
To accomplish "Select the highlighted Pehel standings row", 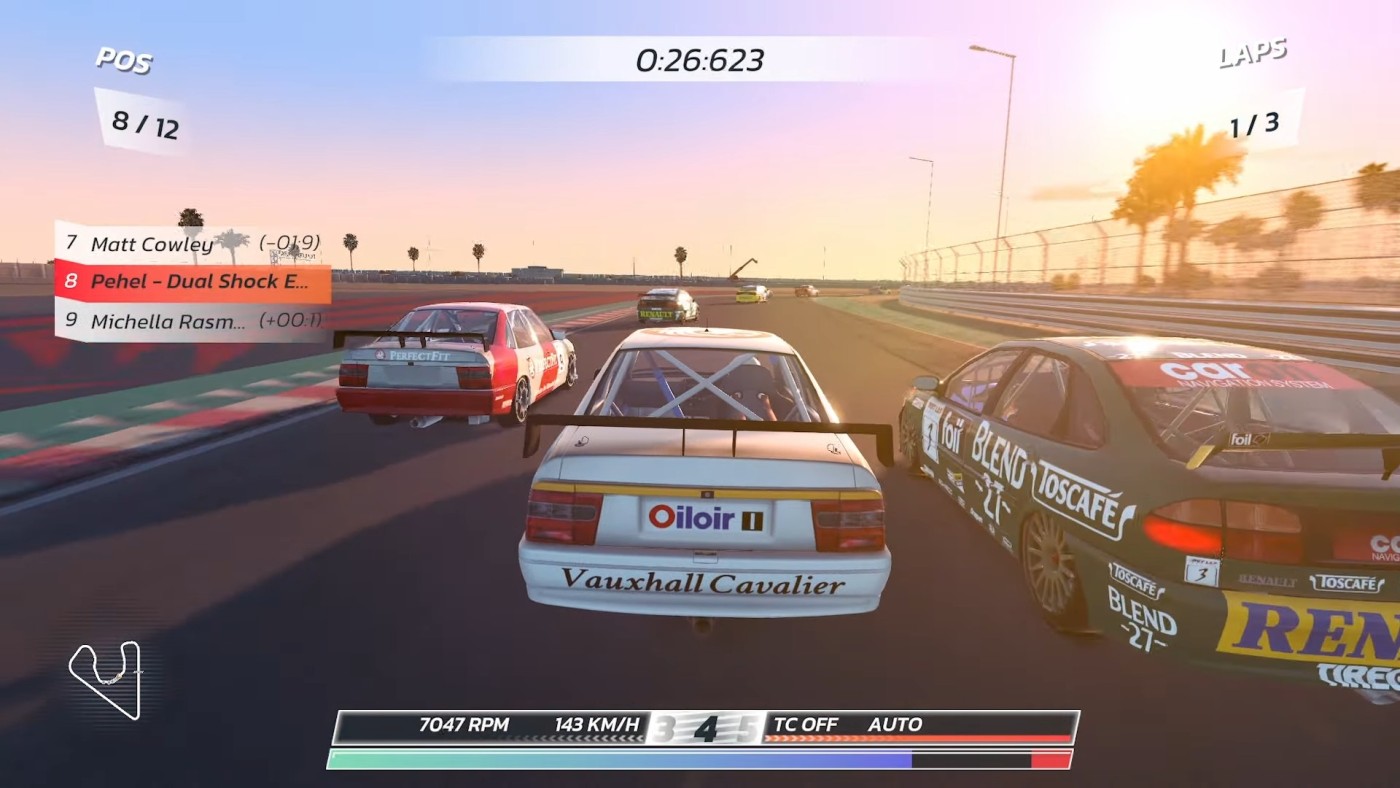I will (x=192, y=282).
